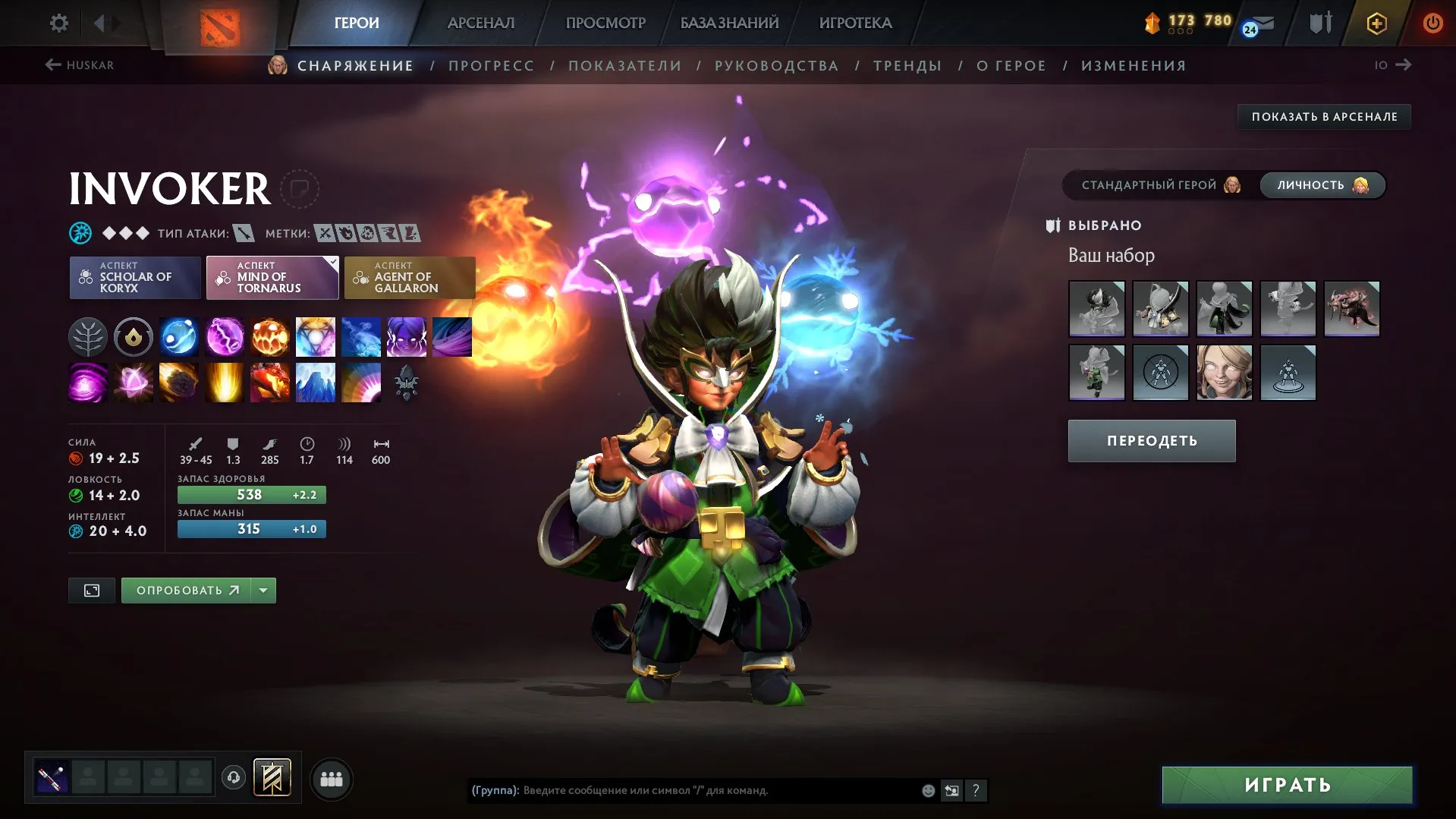Click the power exit icon top right
Image resolution: width=1456 pixels, height=819 pixels.
1433,23
